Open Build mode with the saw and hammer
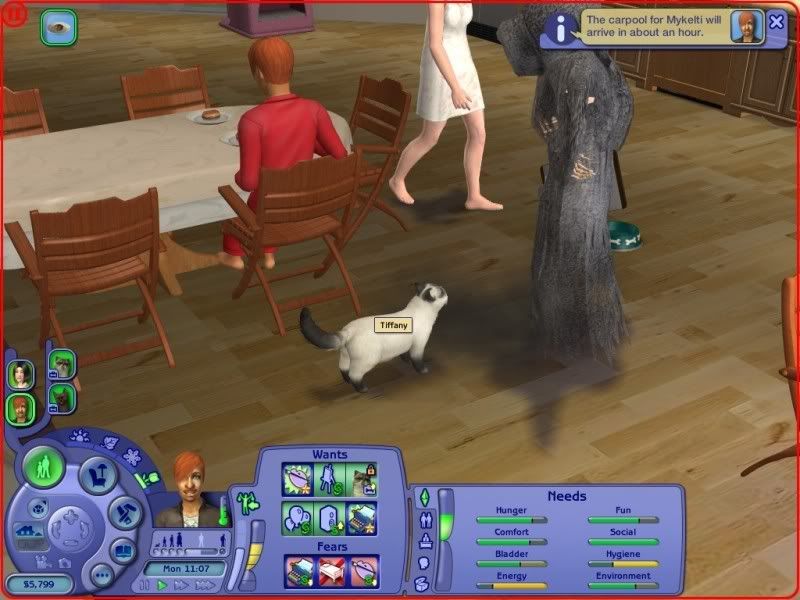Image resolution: width=800 pixels, height=600 pixels. pyautogui.click(x=125, y=510)
